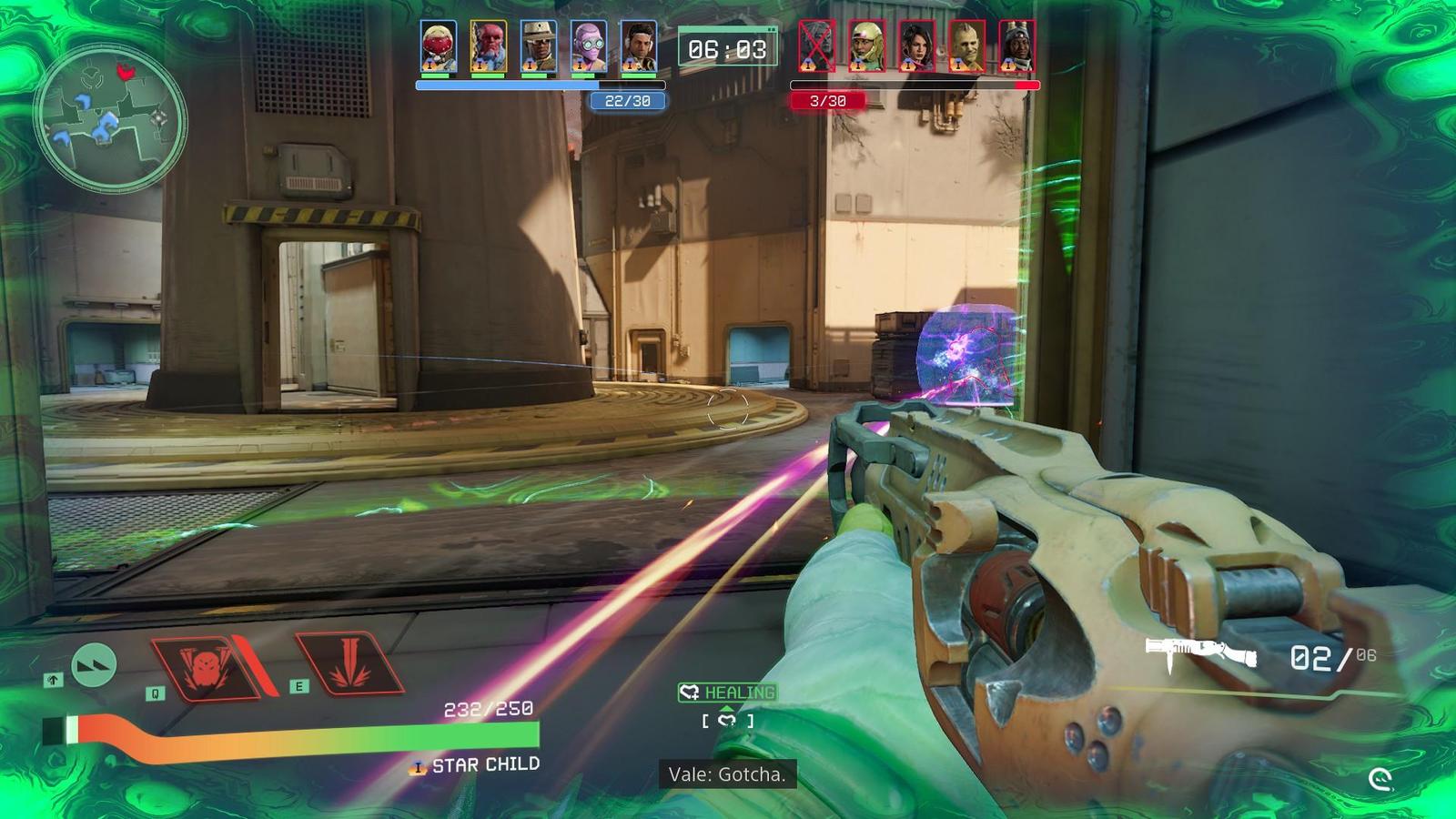The image size is (1456, 819).
Task: Select the crossed-out eliminated enemy portrait
Action: tap(816, 46)
